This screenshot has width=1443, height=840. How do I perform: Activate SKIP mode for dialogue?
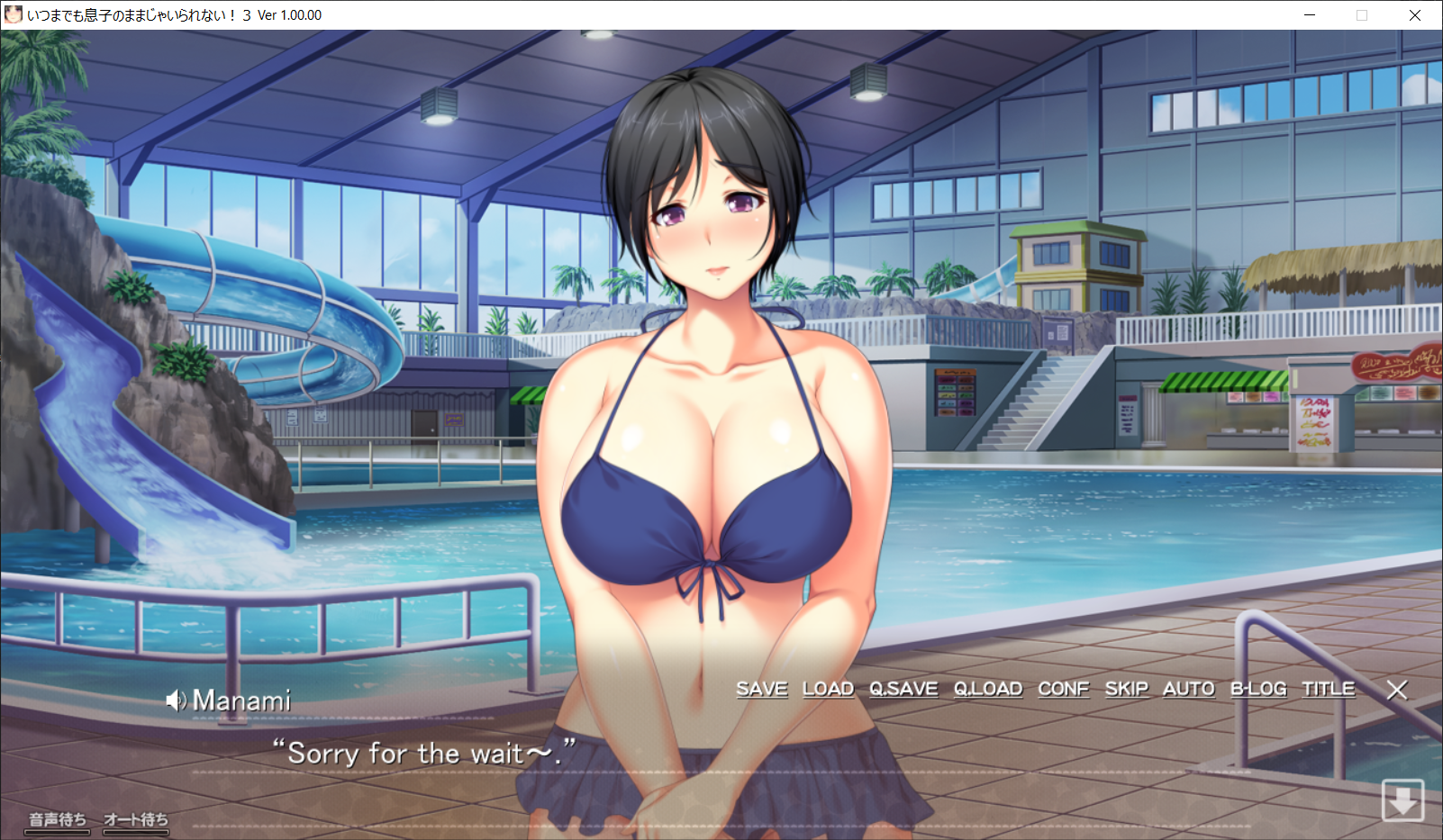click(x=1126, y=689)
